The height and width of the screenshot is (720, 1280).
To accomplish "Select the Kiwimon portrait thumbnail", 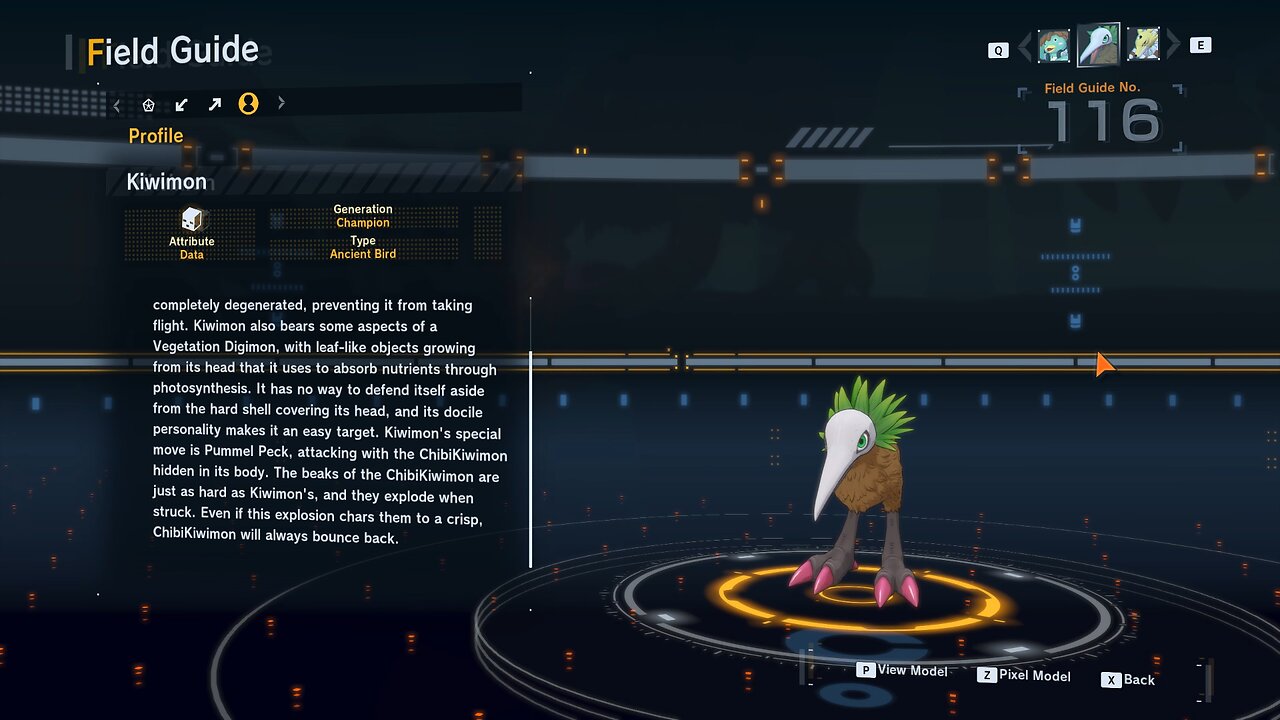I will [x=1098, y=44].
